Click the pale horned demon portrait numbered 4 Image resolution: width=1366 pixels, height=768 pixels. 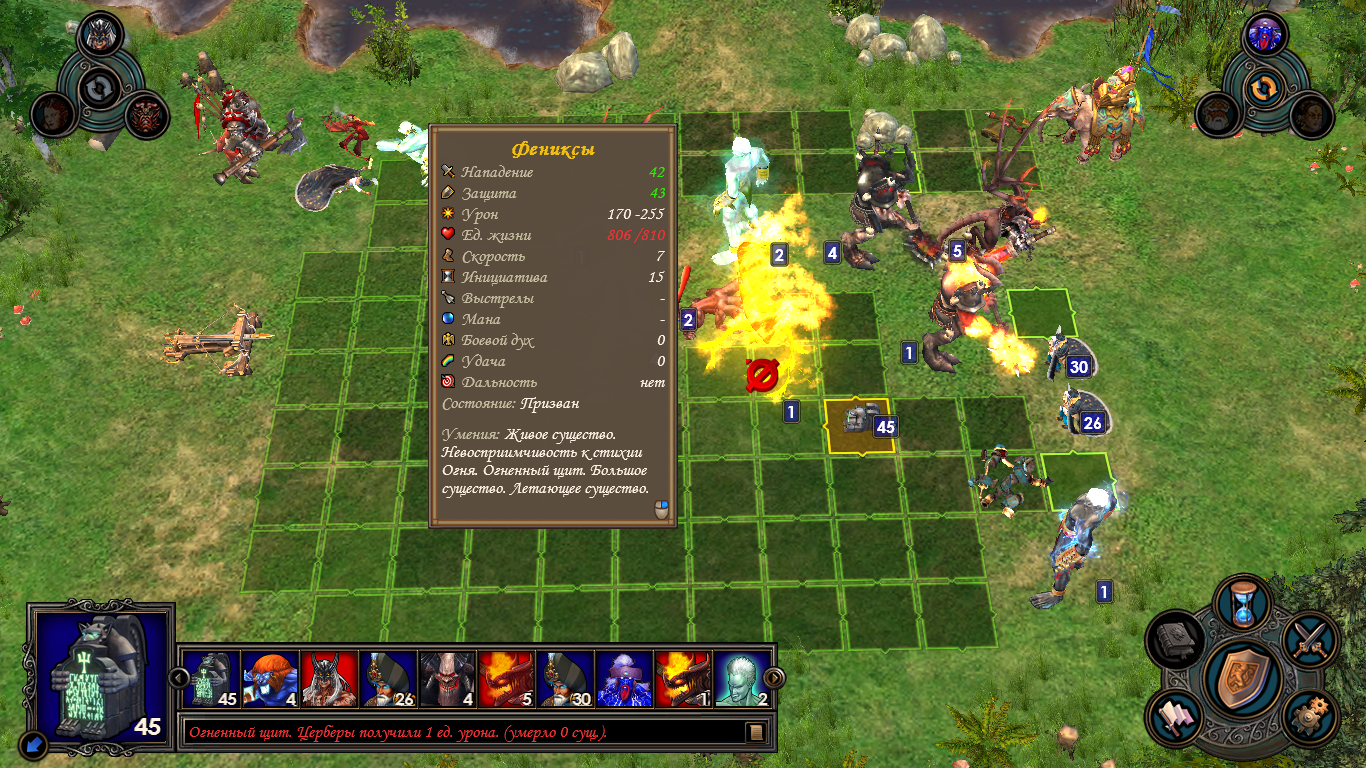tap(447, 679)
